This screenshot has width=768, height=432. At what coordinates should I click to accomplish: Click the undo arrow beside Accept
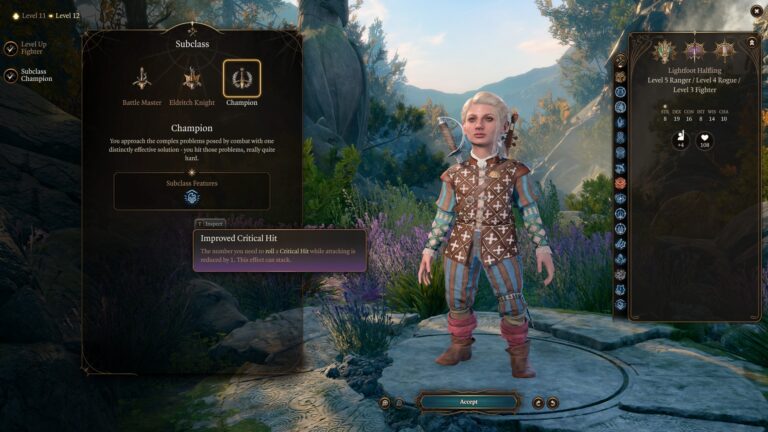pyautogui.click(x=538, y=402)
